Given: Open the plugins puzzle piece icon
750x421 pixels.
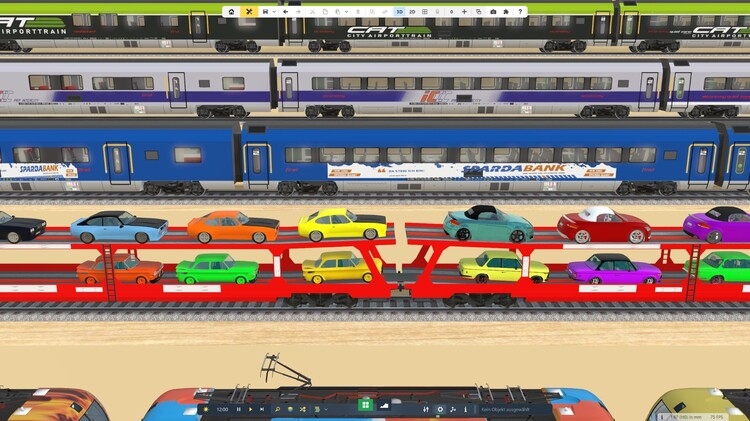Looking at the screenshot, I should coord(506,11).
